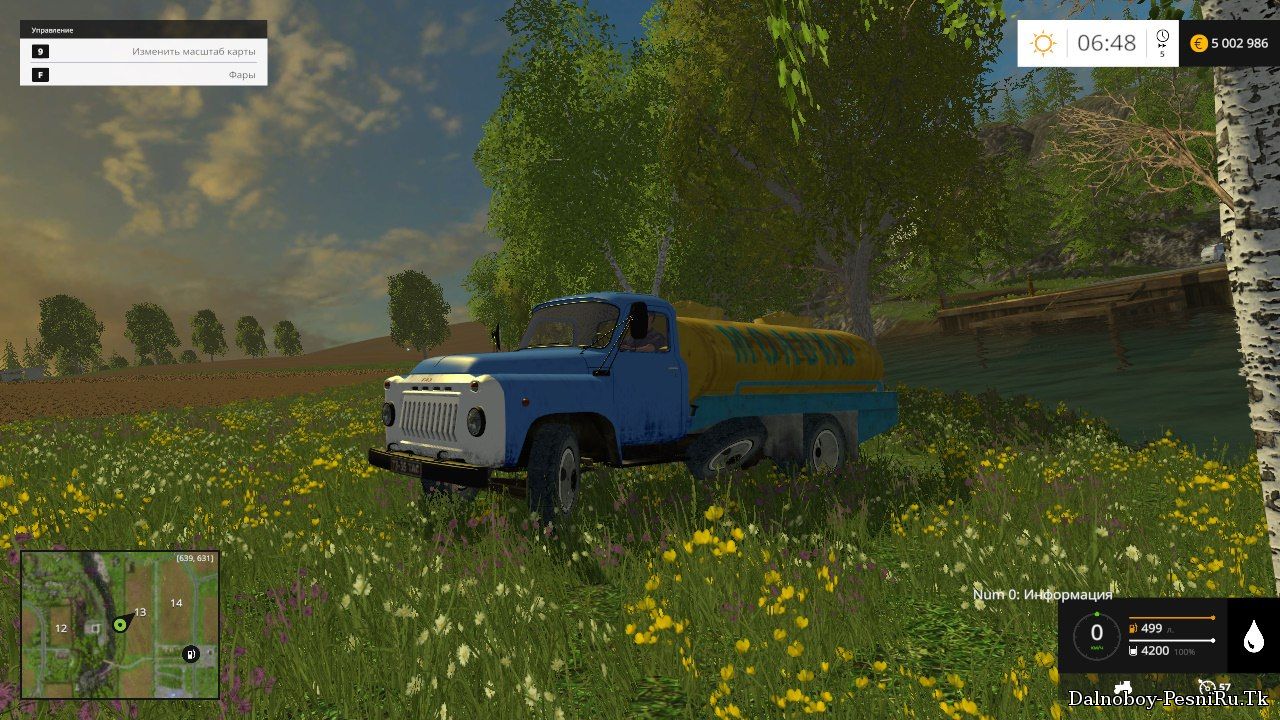
Task: Toggle time speed multiplier showing 5
Action: [x=1161, y=53]
